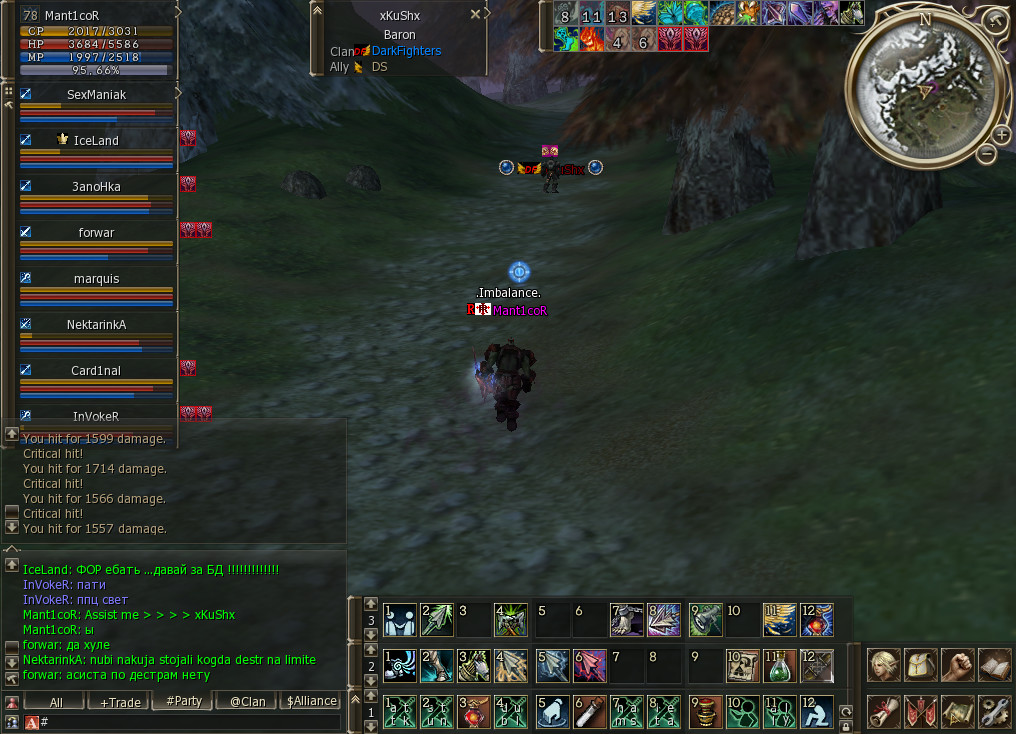Show the All chat tab
The width and height of the screenshot is (1016, 734).
click(56, 702)
